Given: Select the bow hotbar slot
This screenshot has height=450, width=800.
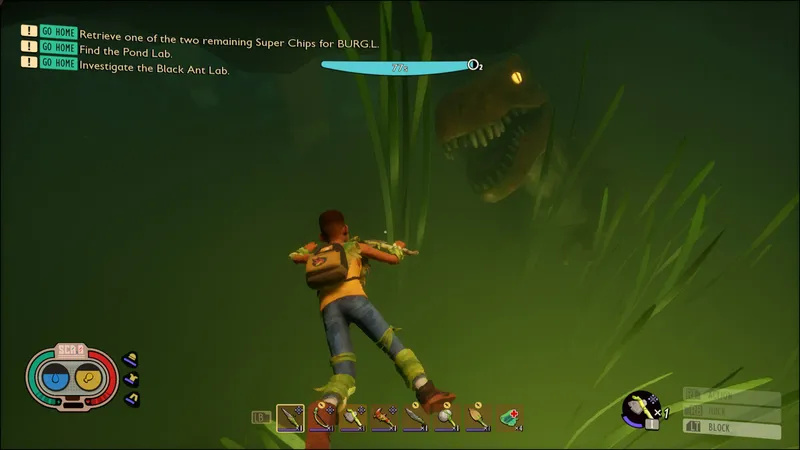Looking at the screenshot, I should pyautogui.click(x=322, y=417).
